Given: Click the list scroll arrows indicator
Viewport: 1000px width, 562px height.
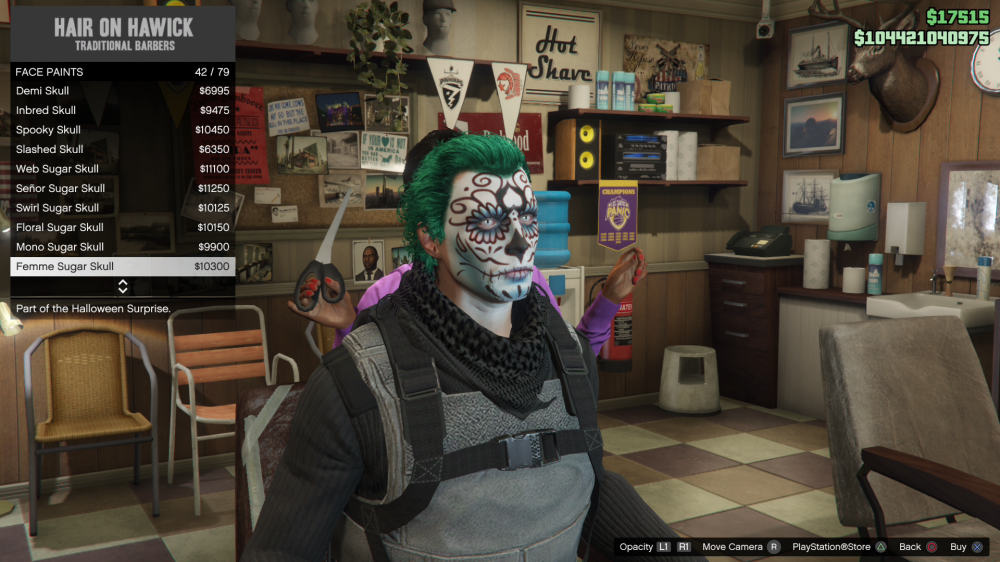Looking at the screenshot, I should tap(123, 287).
